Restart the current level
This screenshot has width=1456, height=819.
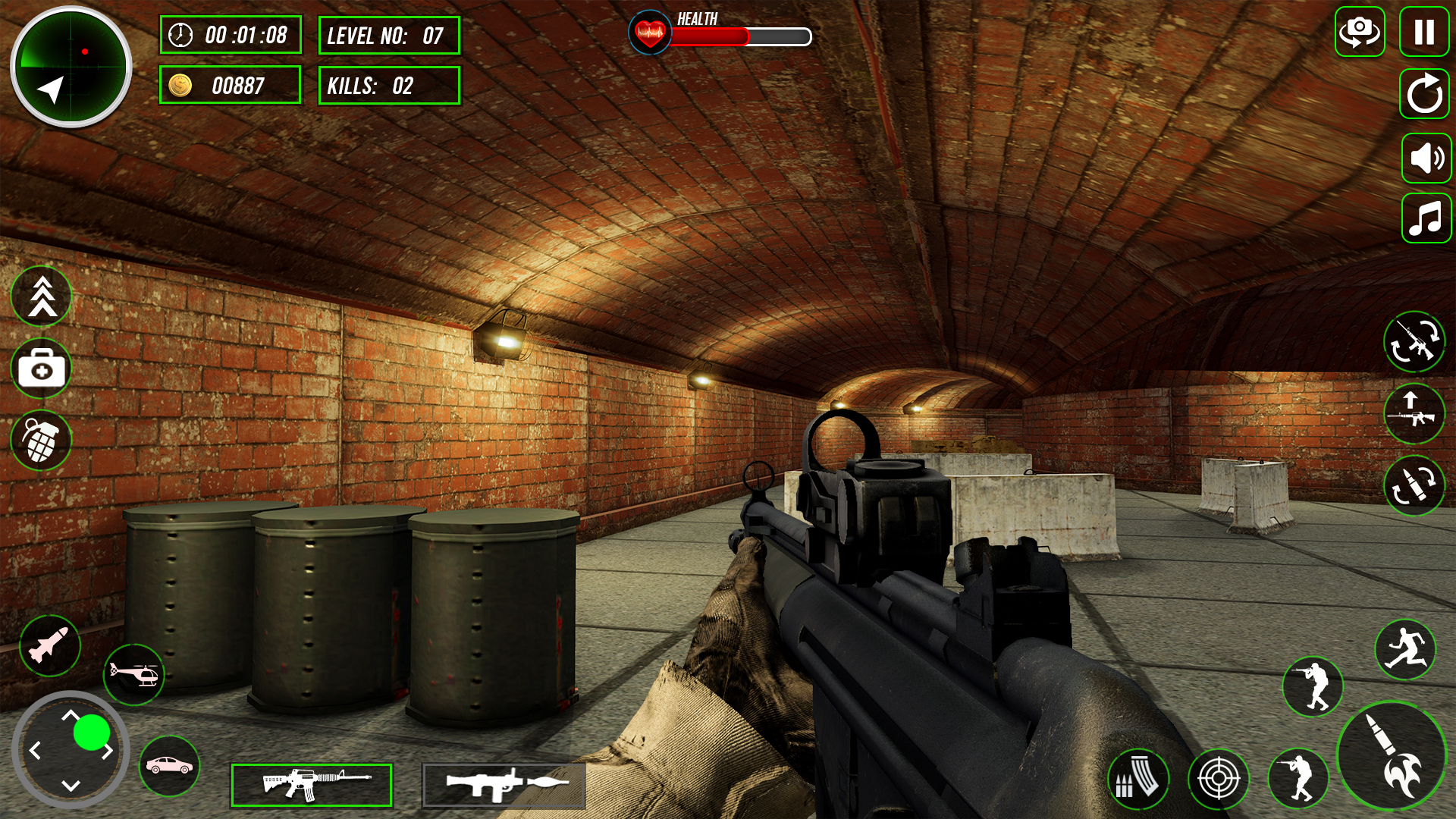(1424, 95)
